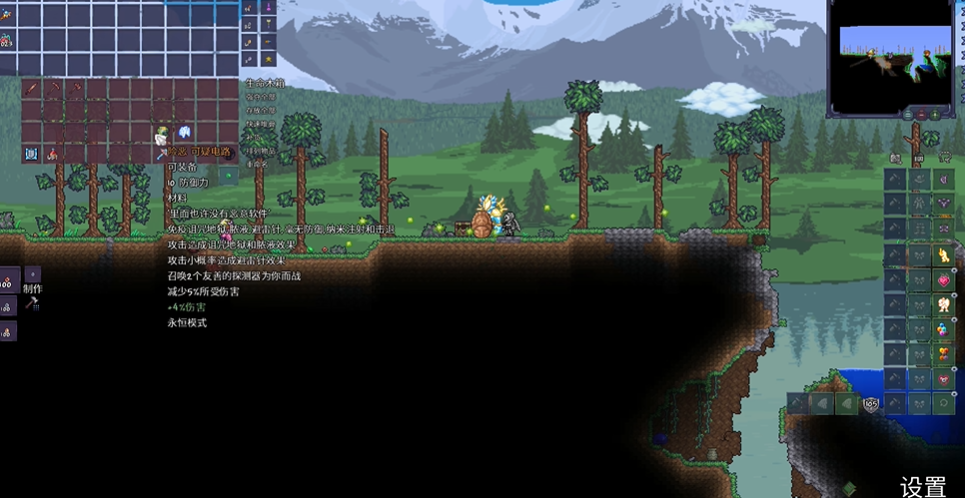Image resolution: width=965 pixels, height=498 pixels.
Task: Select the balloon bundle accessory slot
Action: click(943, 329)
